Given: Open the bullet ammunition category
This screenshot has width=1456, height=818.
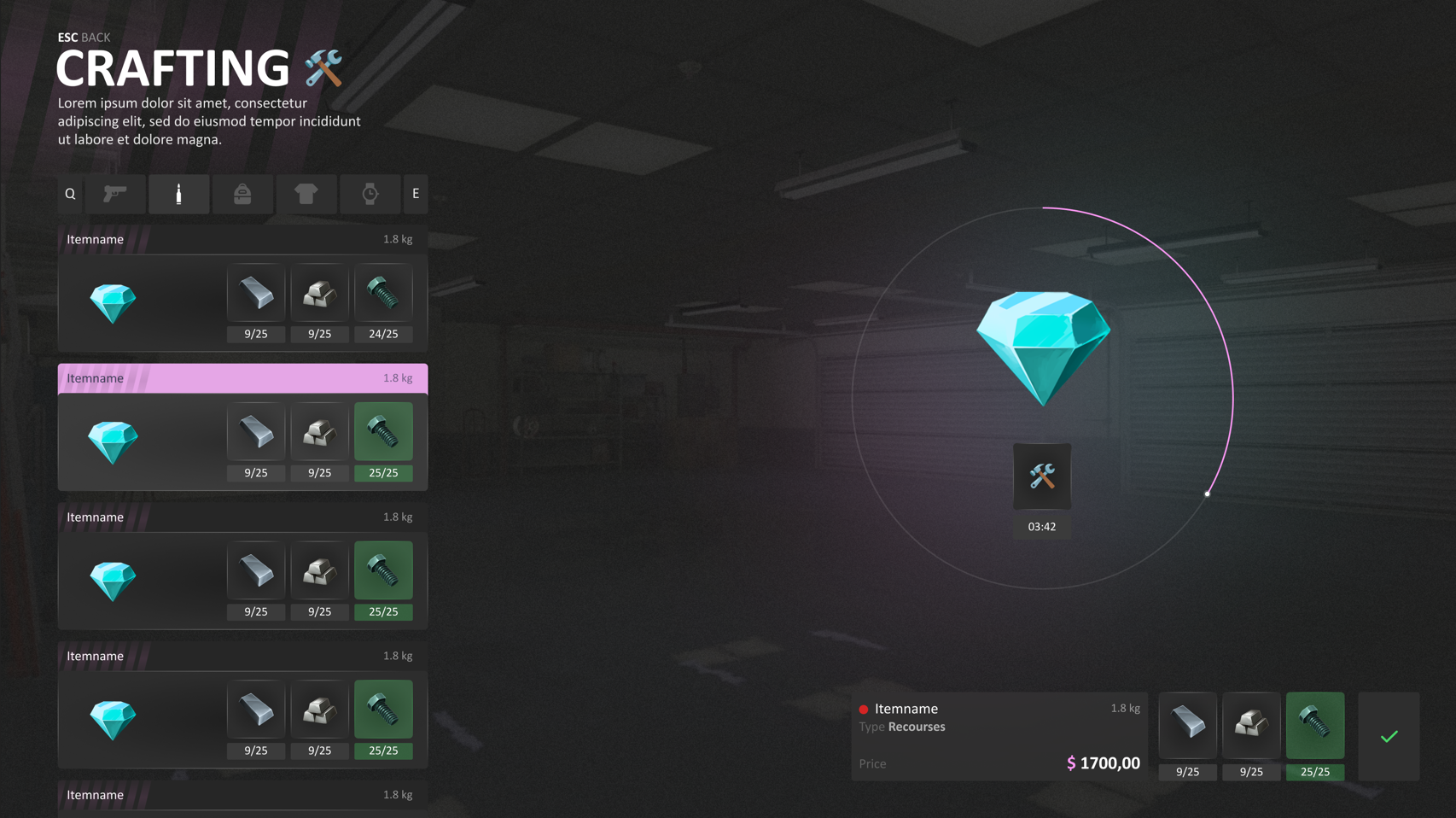Looking at the screenshot, I should [178, 194].
